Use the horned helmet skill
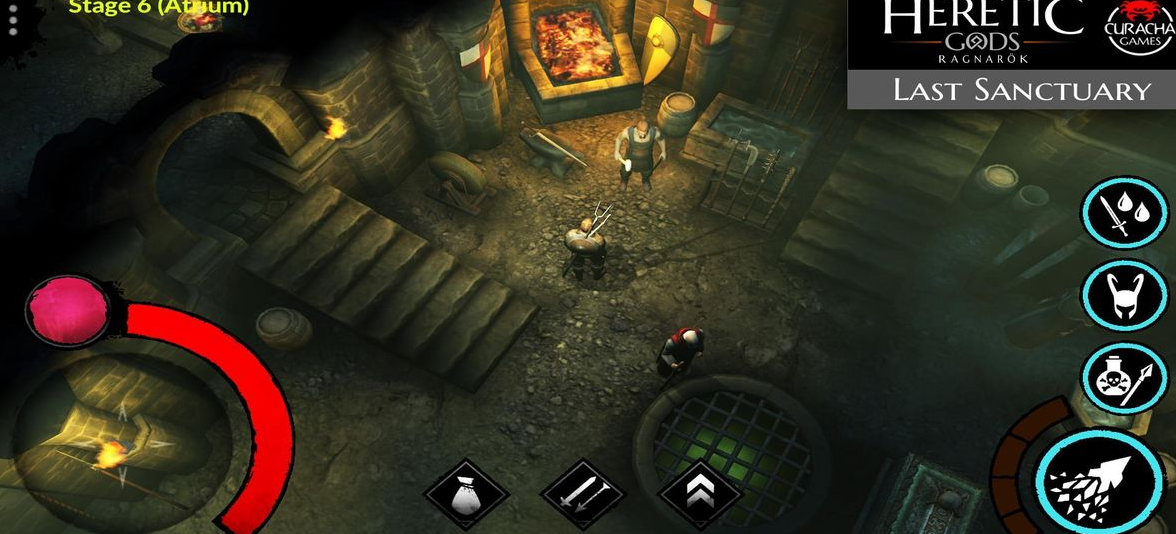Viewport: 1176px width, 534px height. coord(1125,295)
